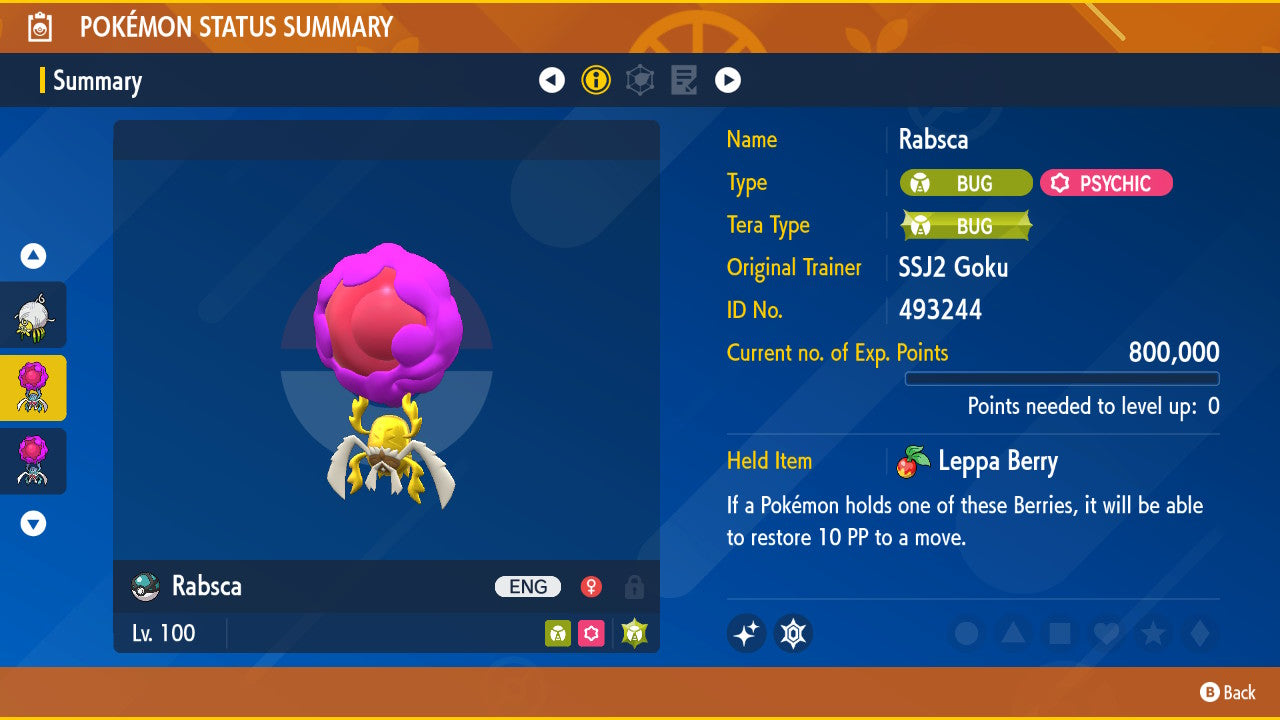Toggle the diamond marking
1280x720 pixels.
coord(1199,634)
